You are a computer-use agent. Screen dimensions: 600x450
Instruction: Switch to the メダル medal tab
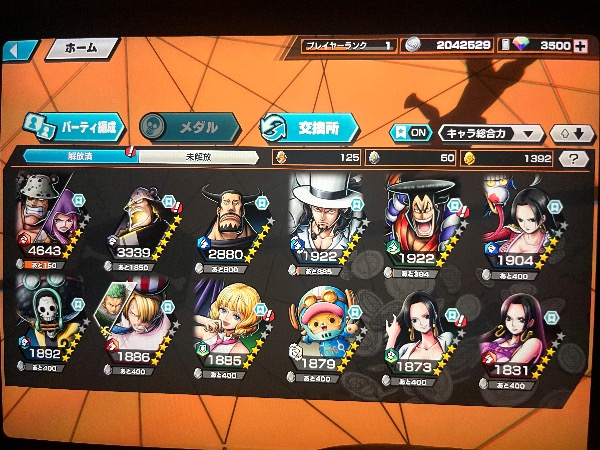[188, 128]
